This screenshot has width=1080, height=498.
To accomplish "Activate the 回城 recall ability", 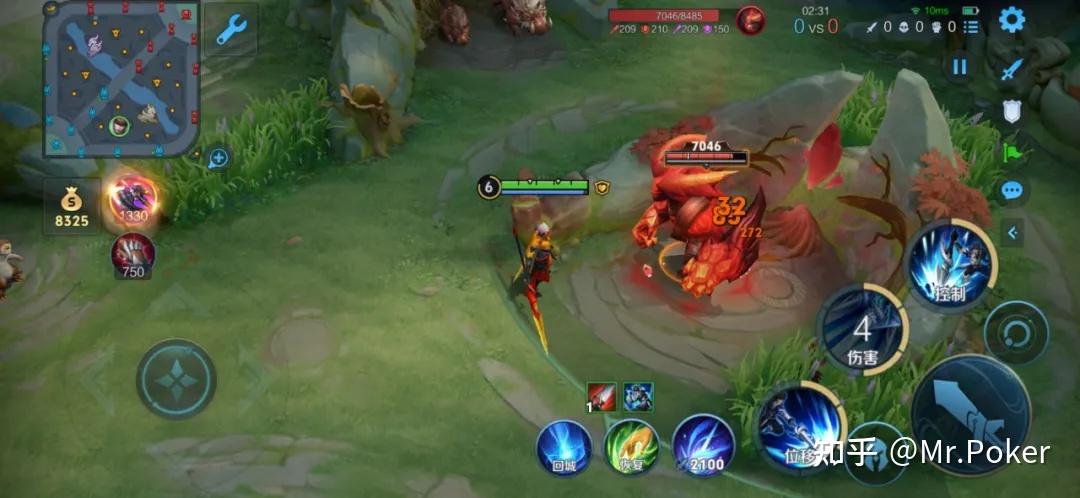I will click(564, 445).
